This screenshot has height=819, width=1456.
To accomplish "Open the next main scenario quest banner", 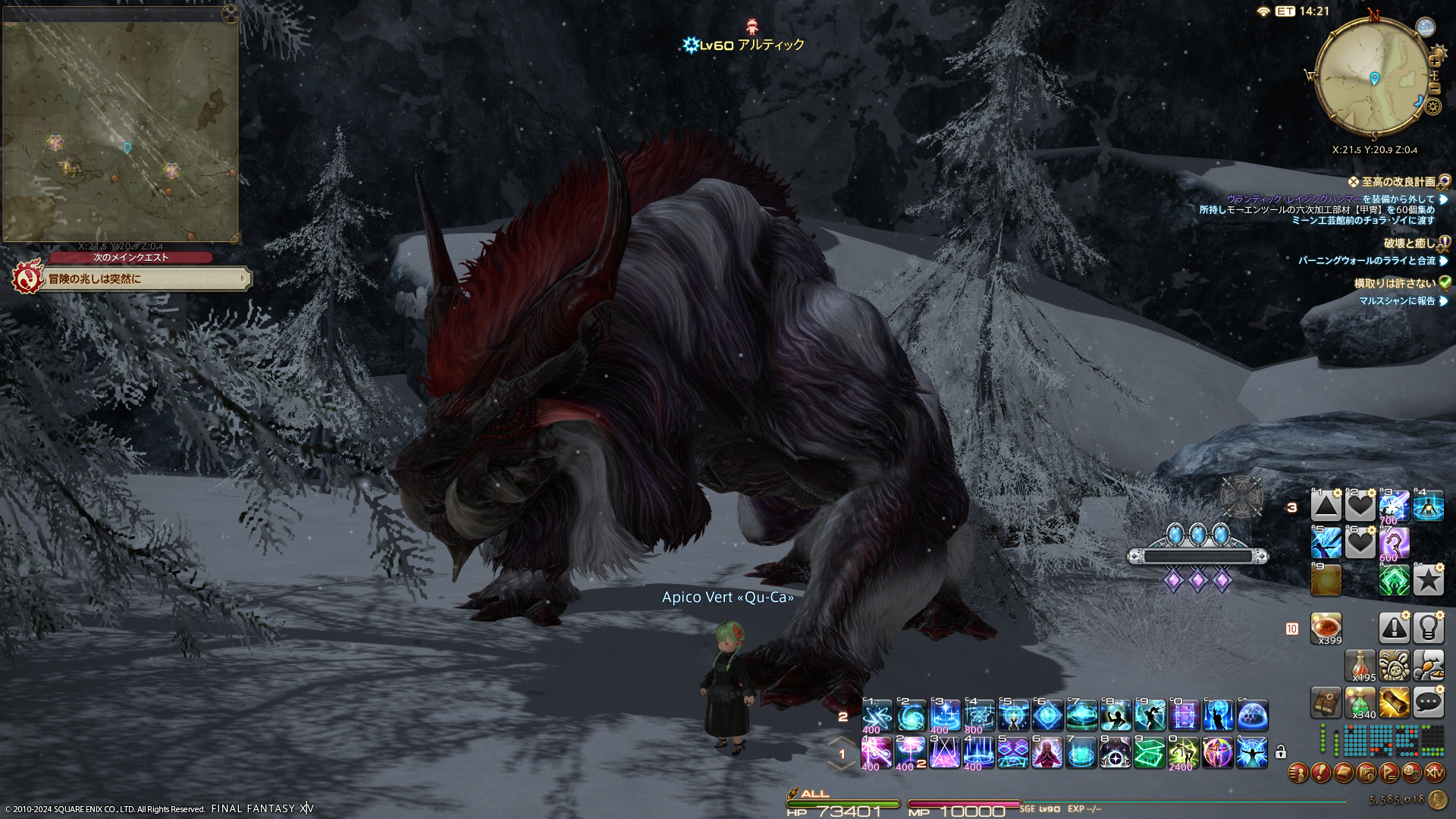I will click(144, 279).
